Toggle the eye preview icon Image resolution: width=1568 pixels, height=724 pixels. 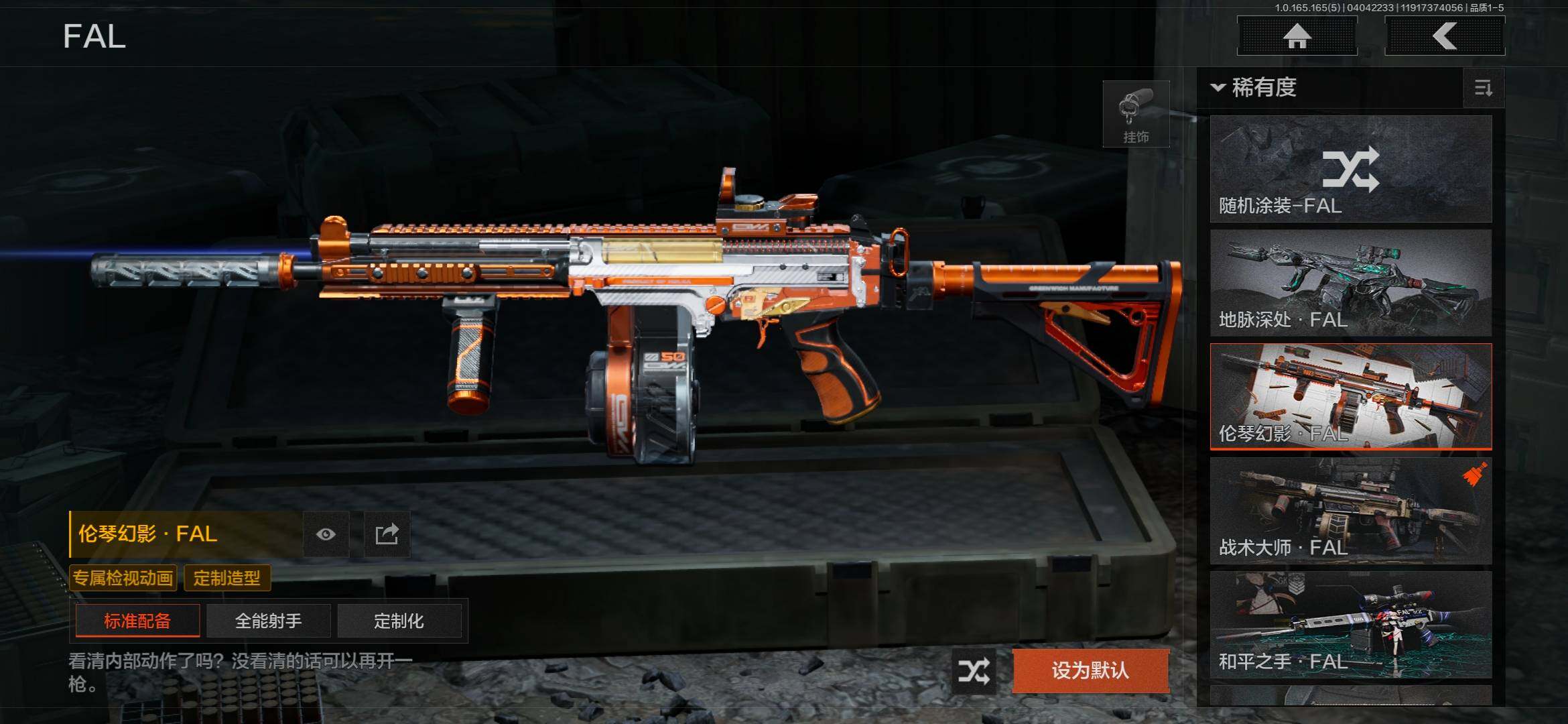tap(326, 534)
